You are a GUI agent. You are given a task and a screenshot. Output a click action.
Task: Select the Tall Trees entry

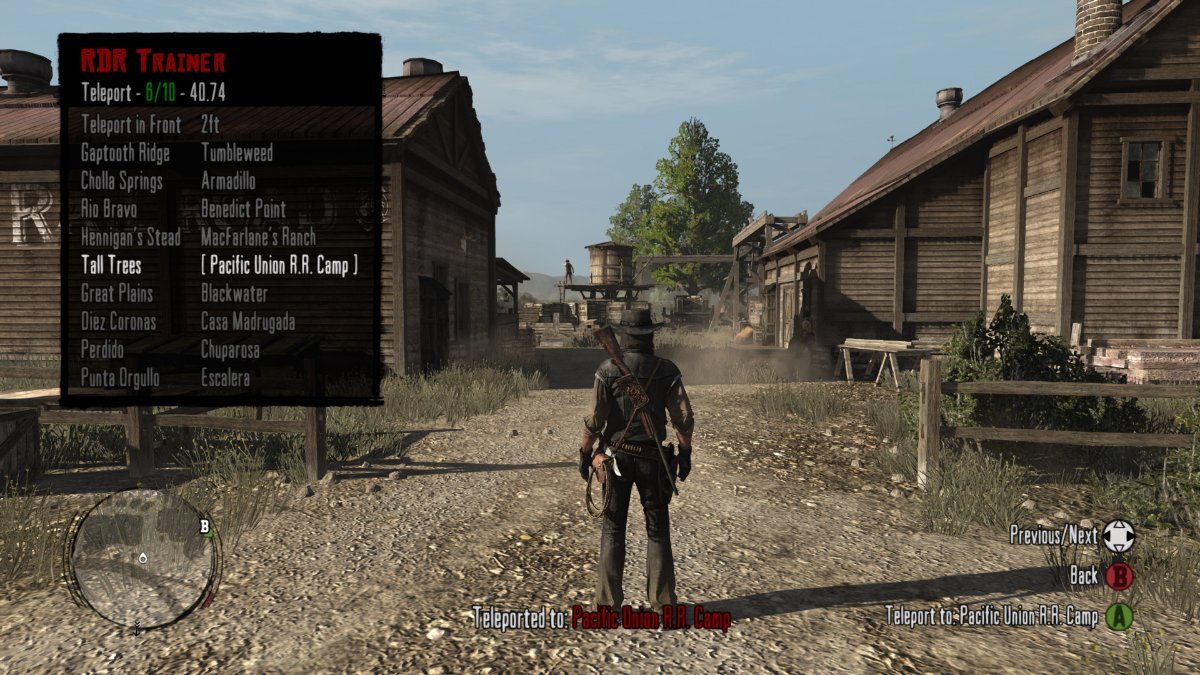click(x=111, y=265)
